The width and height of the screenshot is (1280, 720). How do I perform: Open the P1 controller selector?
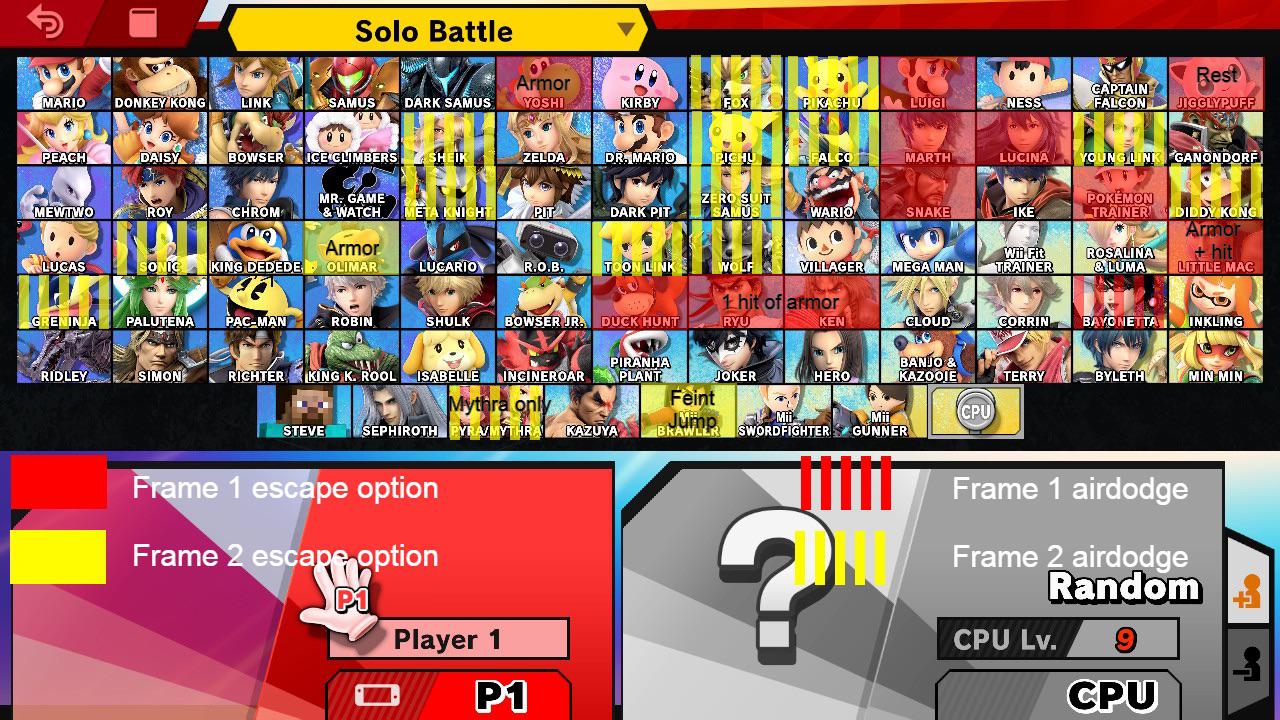click(448, 695)
